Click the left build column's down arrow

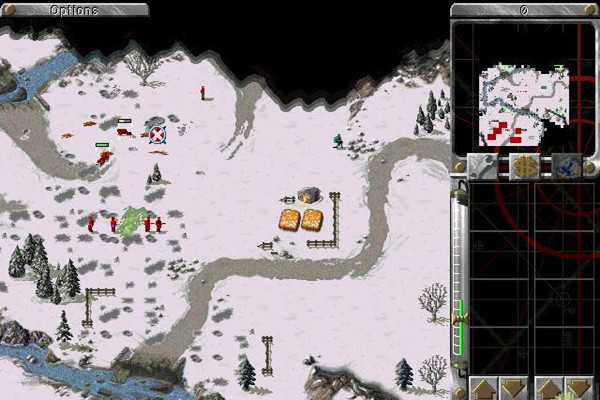coord(511,388)
